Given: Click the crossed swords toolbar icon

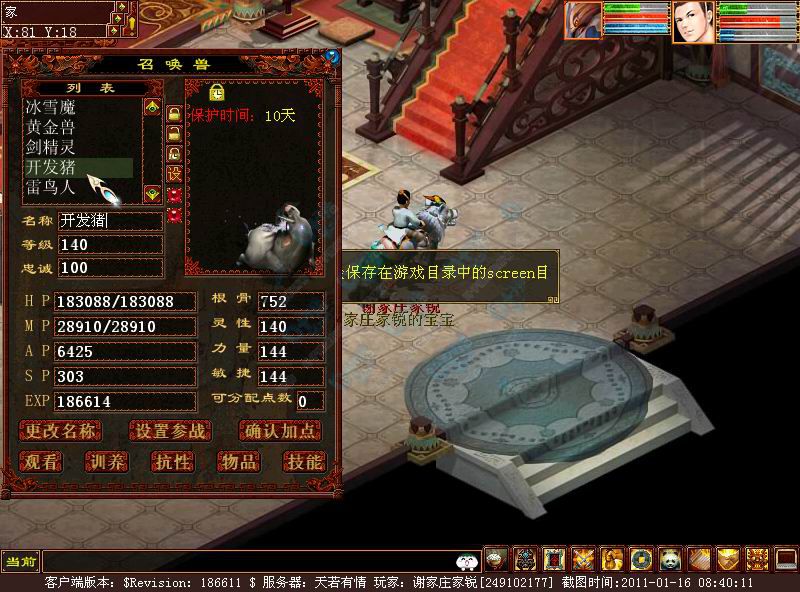Looking at the screenshot, I should [582, 560].
